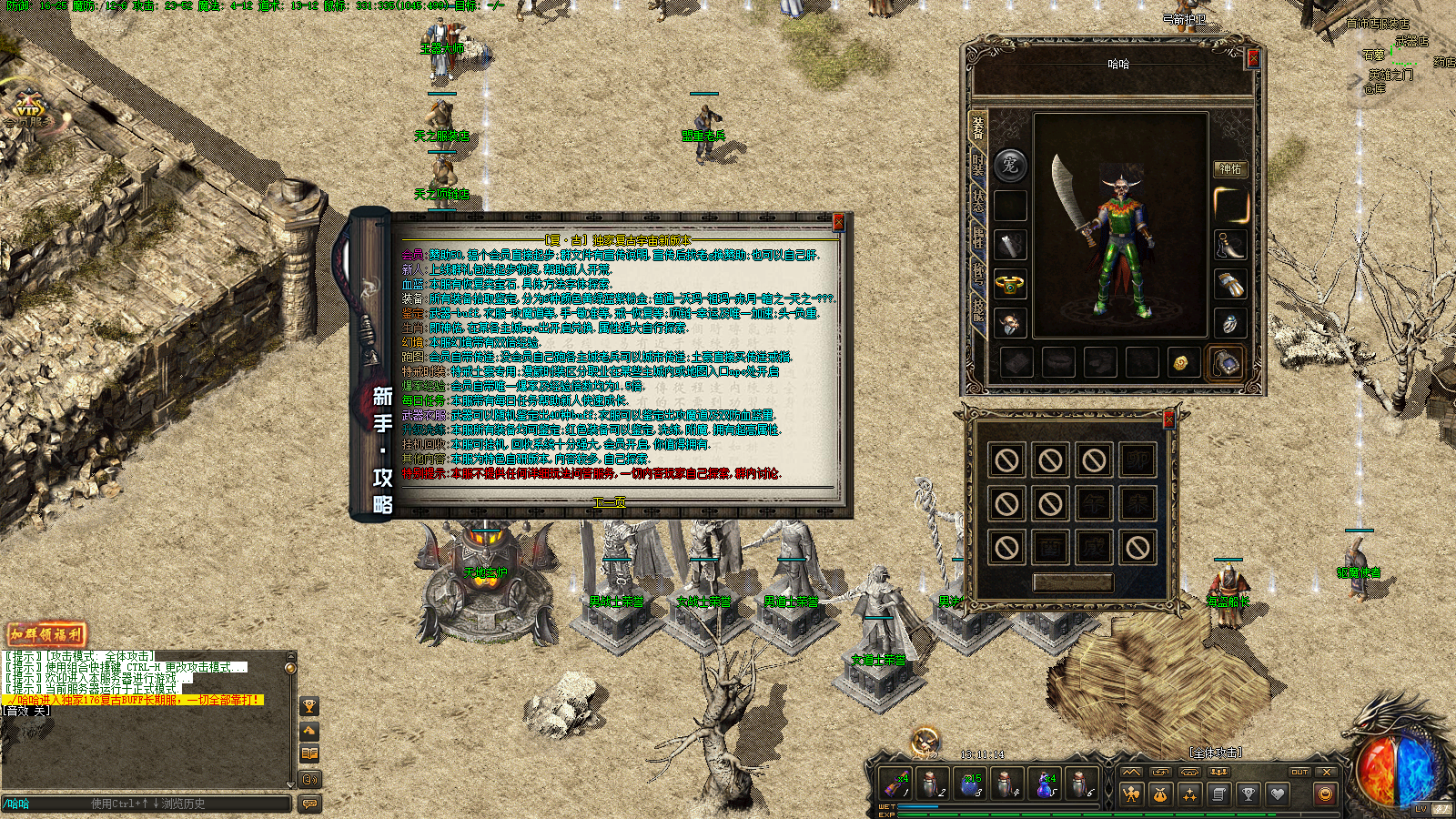Close the character equipment panel
The width and height of the screenshot is (1456, 819).
point(1252,58)
